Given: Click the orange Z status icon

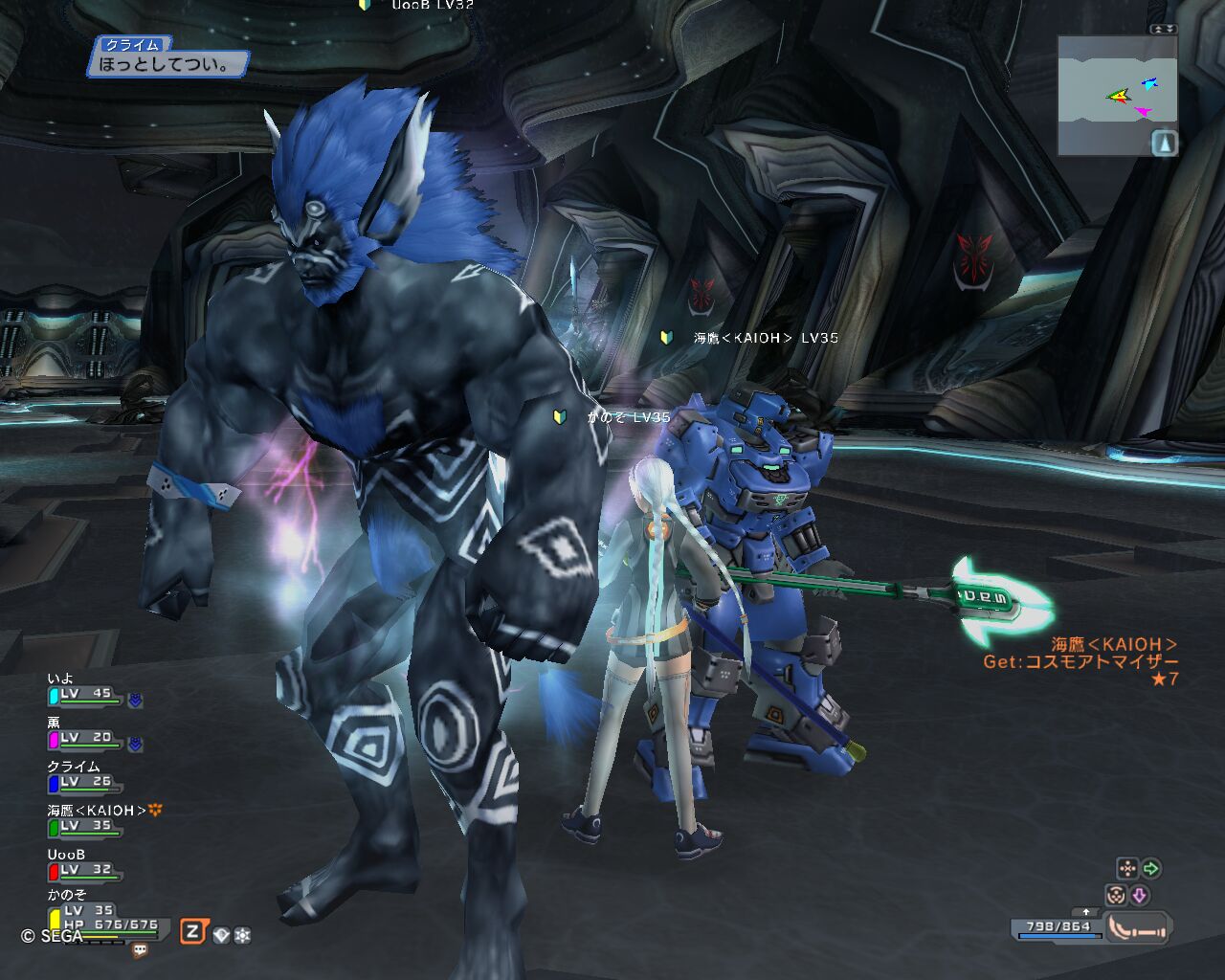Looking at the screenshot, I should pos(193,931).
